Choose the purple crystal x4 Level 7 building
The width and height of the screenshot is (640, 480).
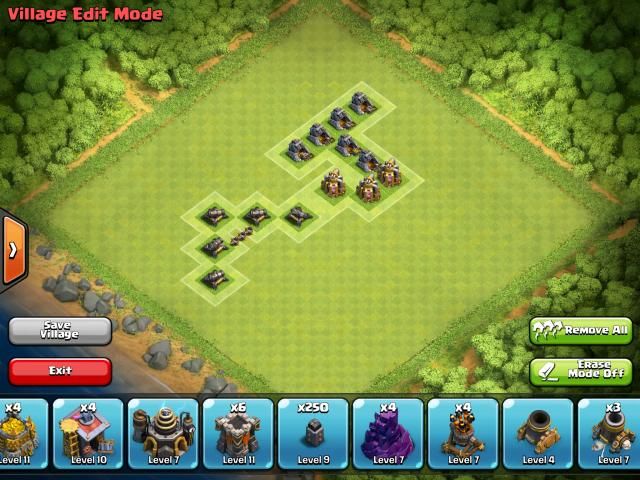[x=388, y=433]
